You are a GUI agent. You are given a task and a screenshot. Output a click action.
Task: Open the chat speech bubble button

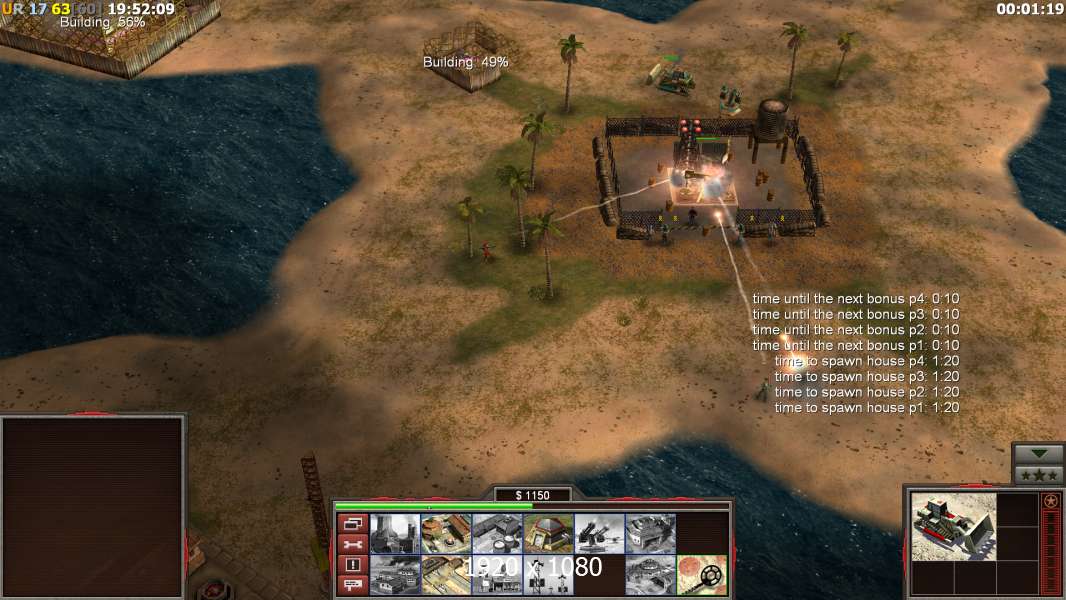click(352, 586)
